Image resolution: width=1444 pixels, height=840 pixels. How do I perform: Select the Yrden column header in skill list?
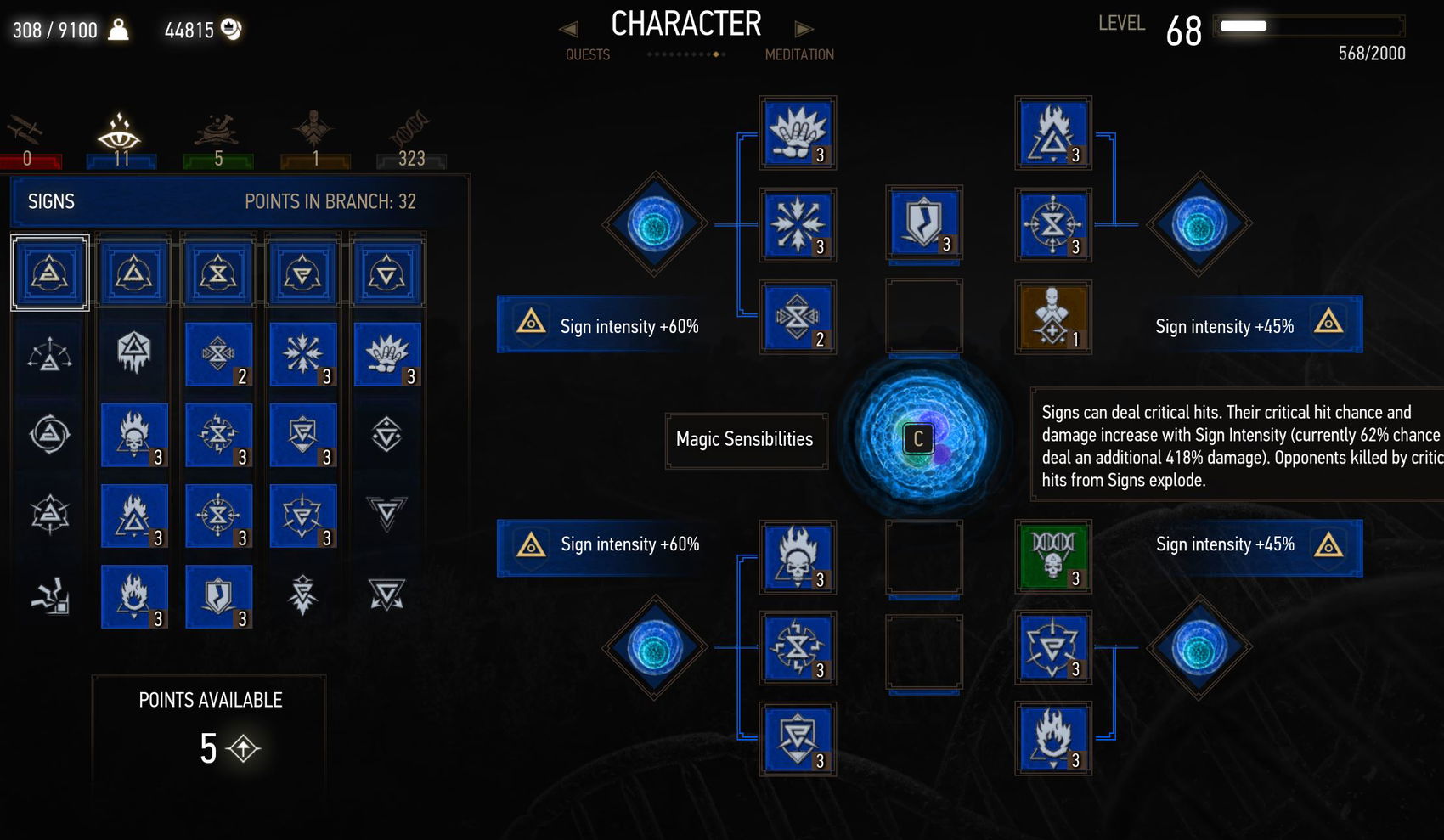point(218,272)
